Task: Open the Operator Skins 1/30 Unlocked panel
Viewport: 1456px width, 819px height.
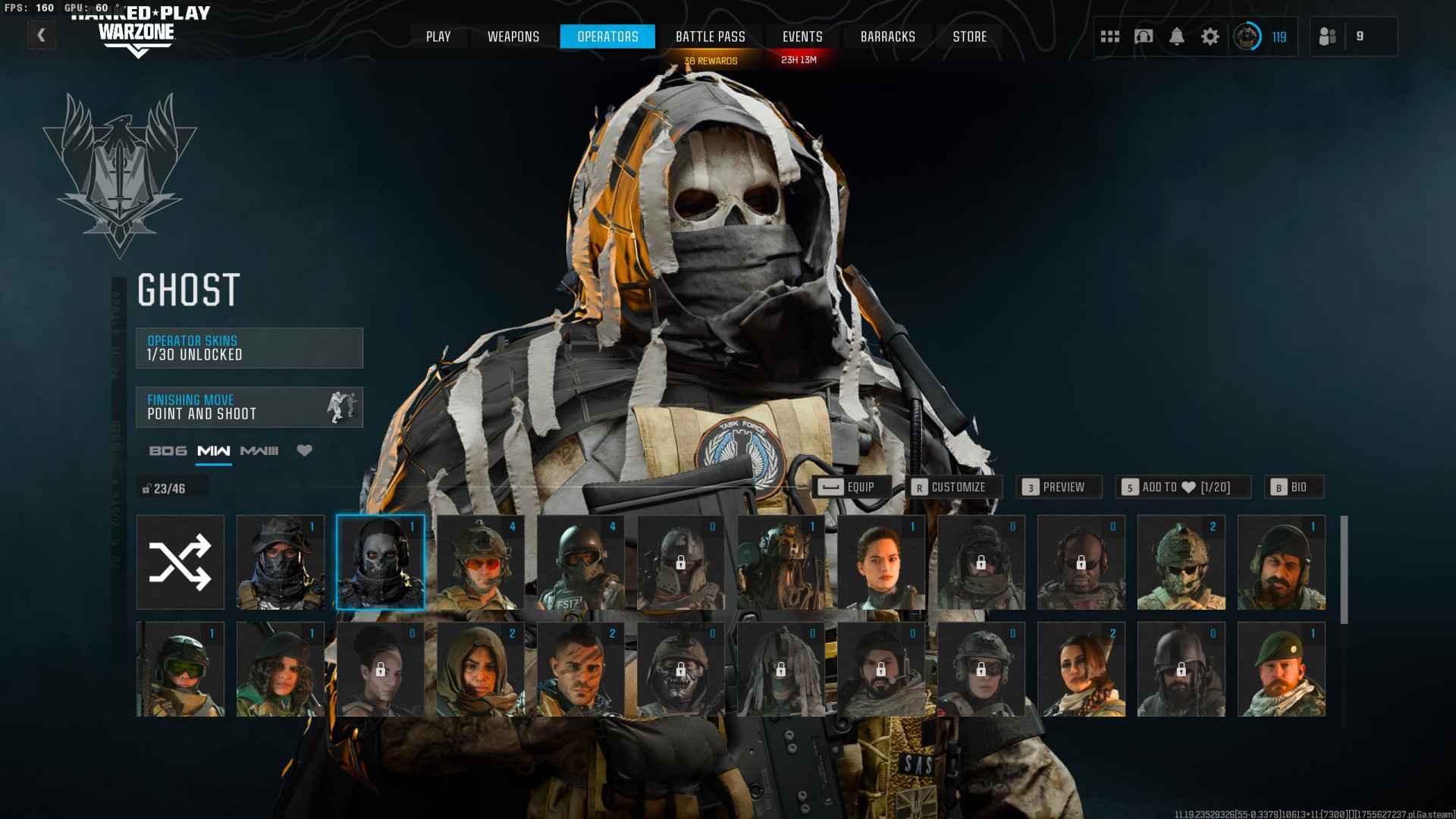Action: 249,347
